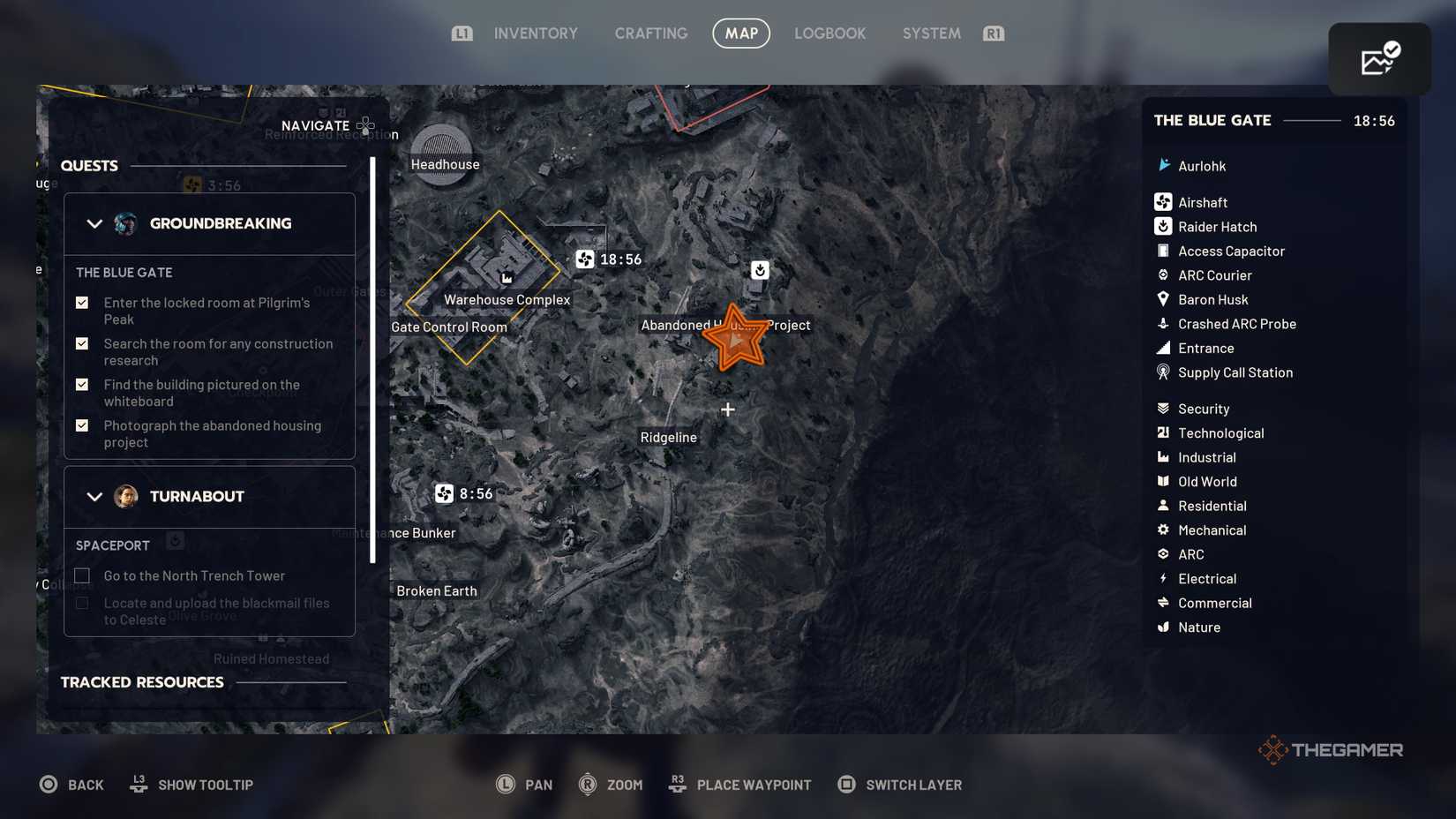Click the Electrical legend icon

(1161, 578)
